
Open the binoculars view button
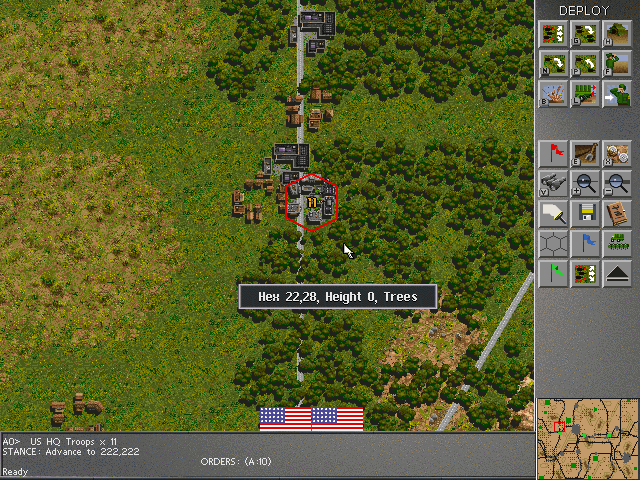tap(555, 183)
